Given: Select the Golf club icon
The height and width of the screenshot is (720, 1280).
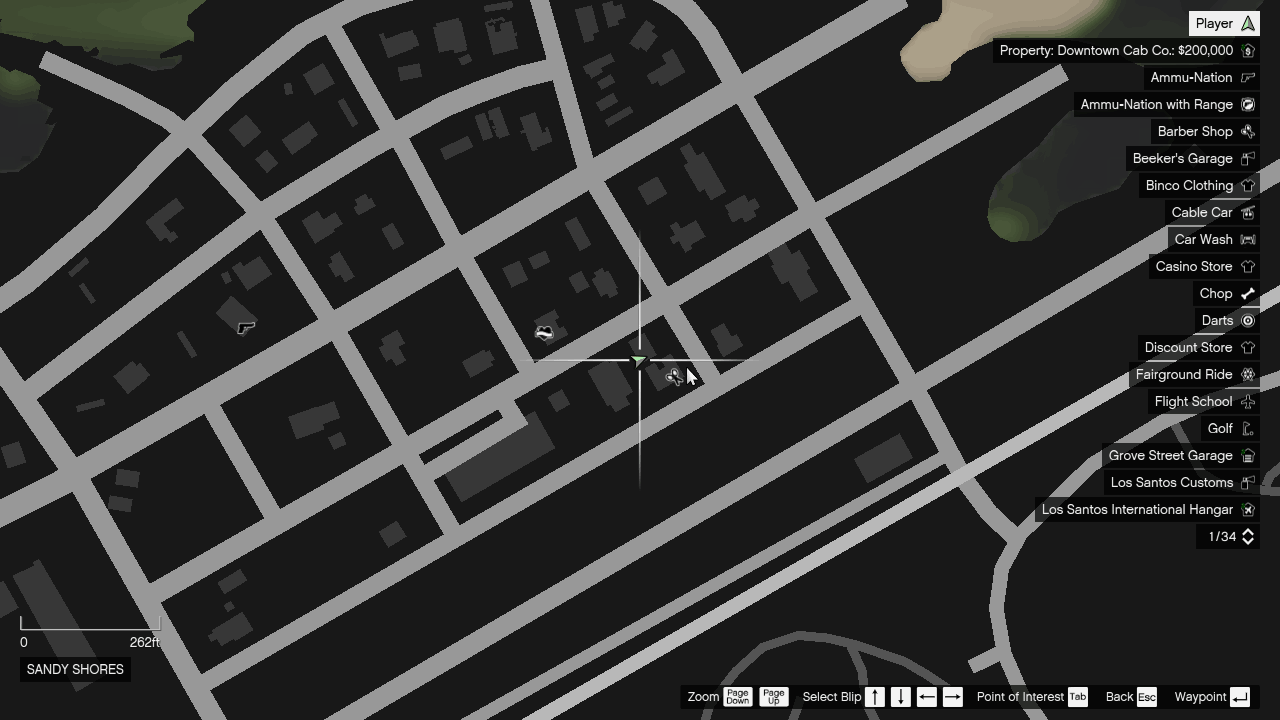Looking at the screenshot, I should [1248, 428].
